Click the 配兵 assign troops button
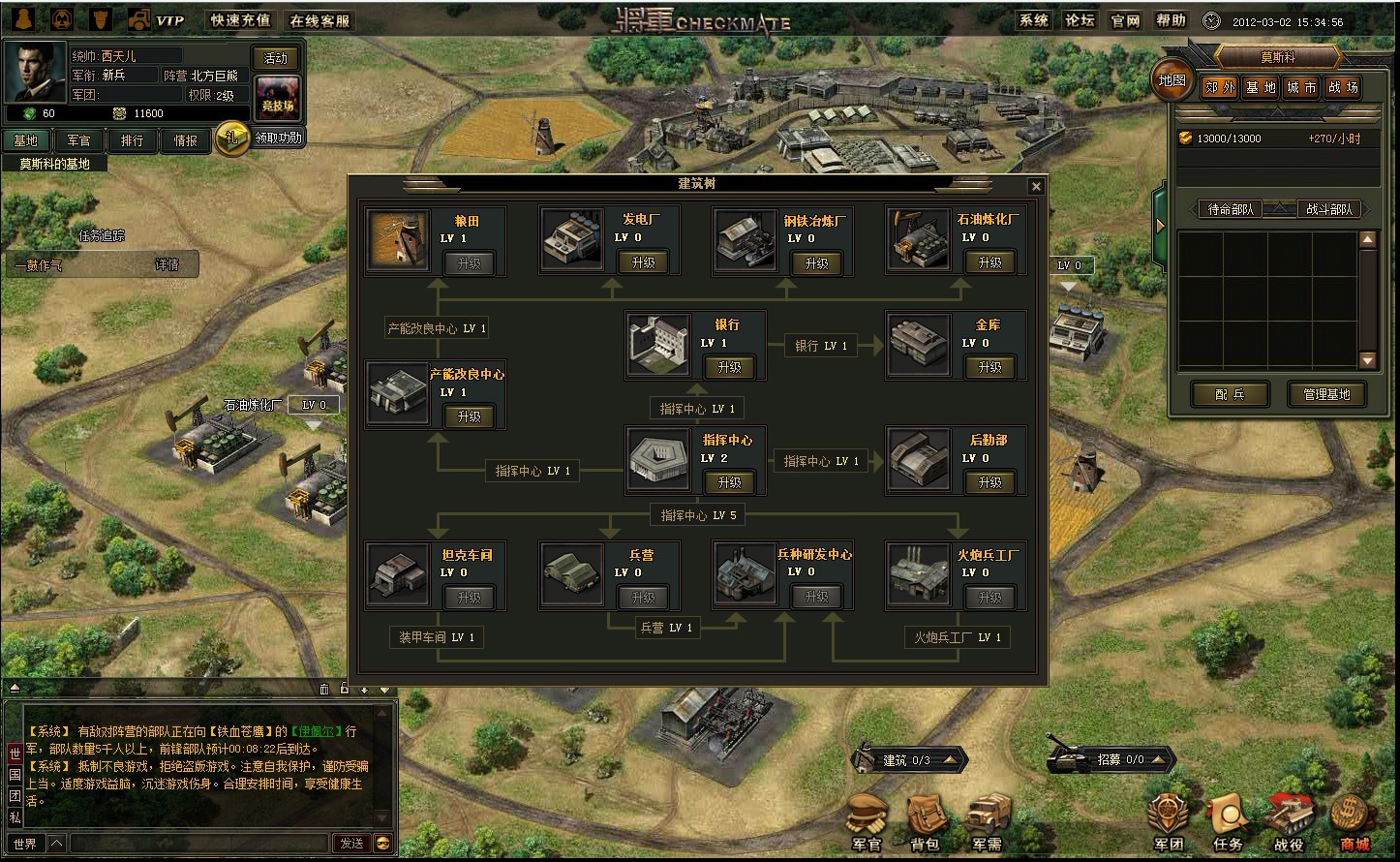This screenshot has width=1400, height=862. pos(1230,394)
